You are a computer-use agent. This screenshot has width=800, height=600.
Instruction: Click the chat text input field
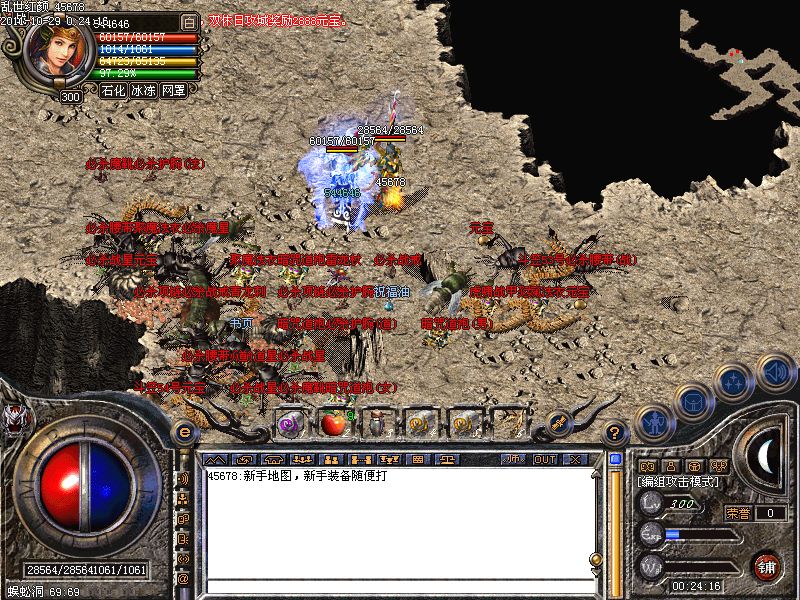(400, 585)
